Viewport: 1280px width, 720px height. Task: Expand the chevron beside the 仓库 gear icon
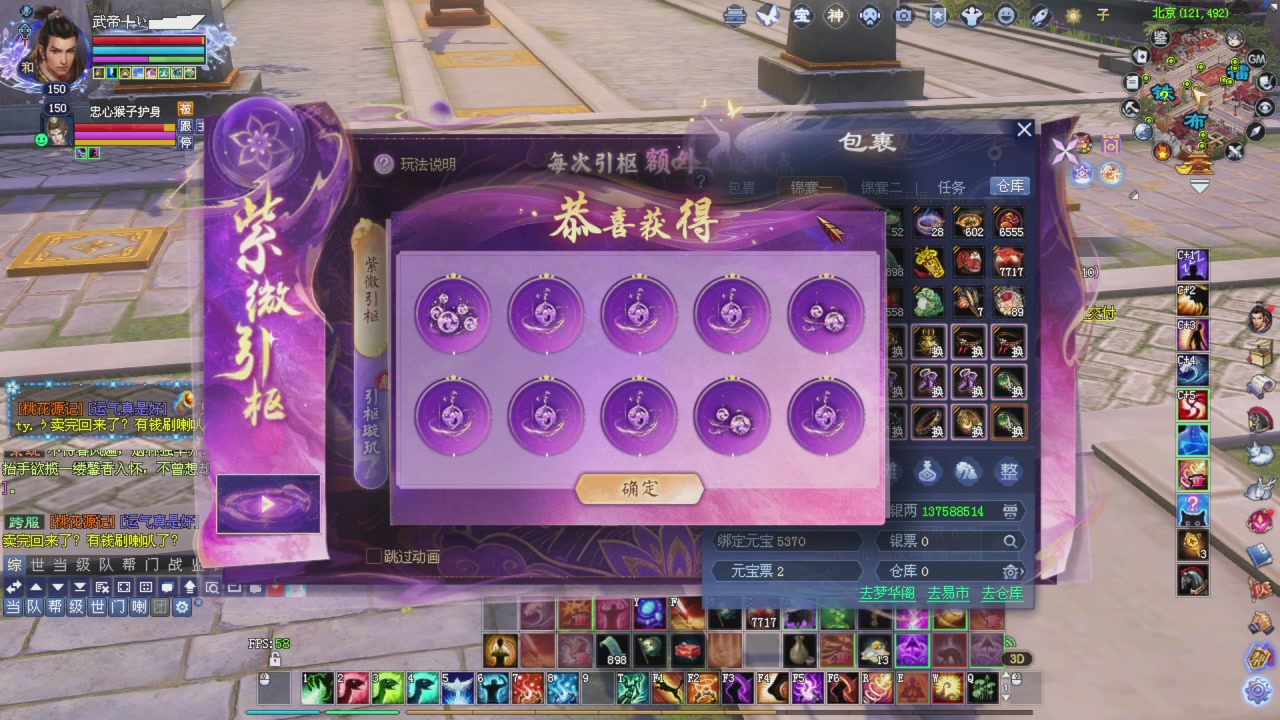click(1021, 571)
